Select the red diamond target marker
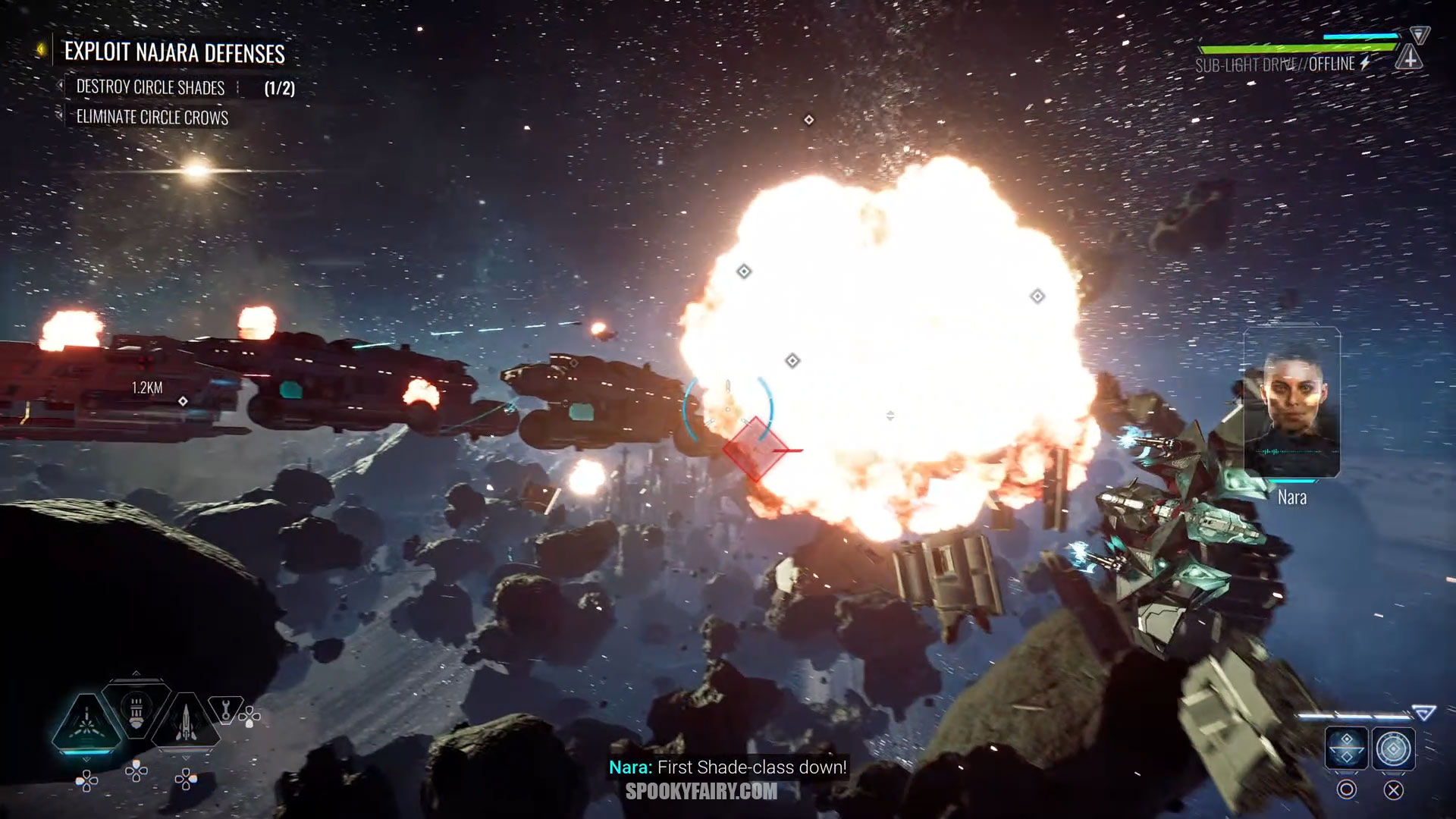Image resolution: width=1456 pixels, height=819 pixels. point(755,448)
